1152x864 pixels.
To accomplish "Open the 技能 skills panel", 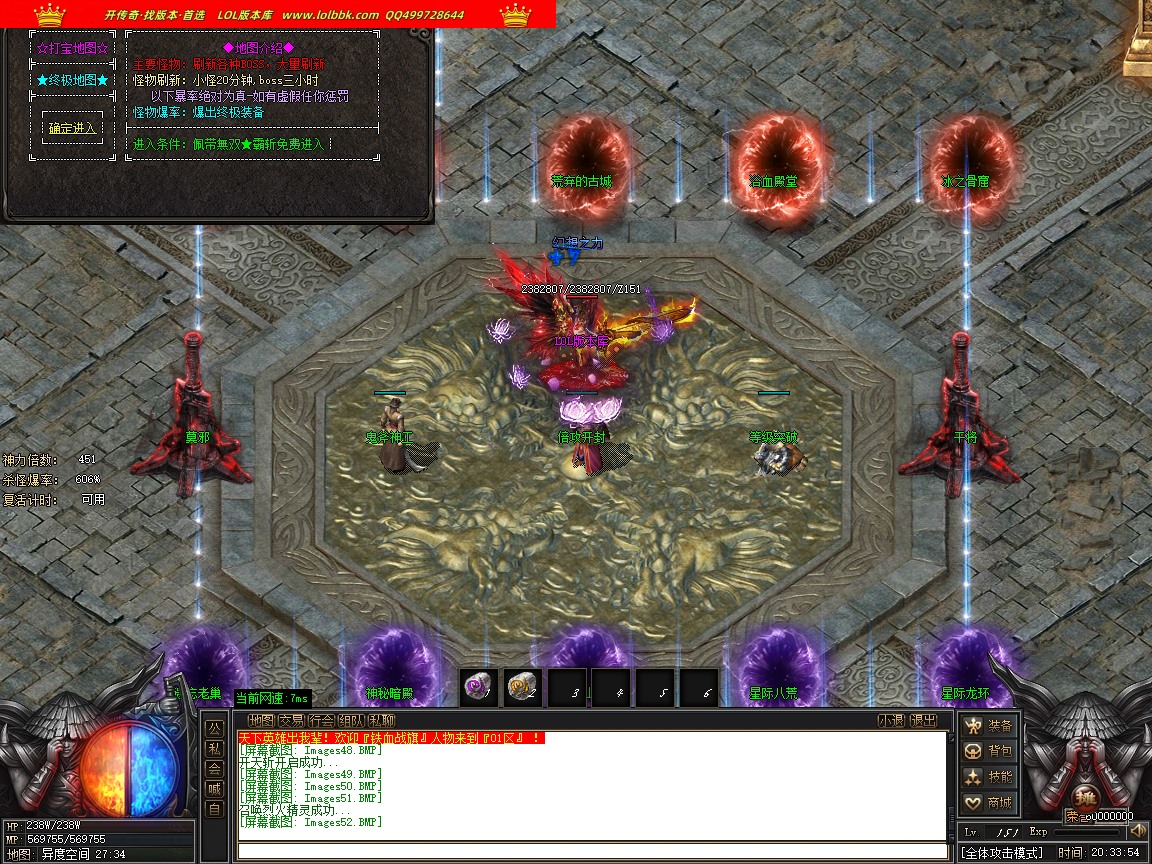I will tap(989, 777).
